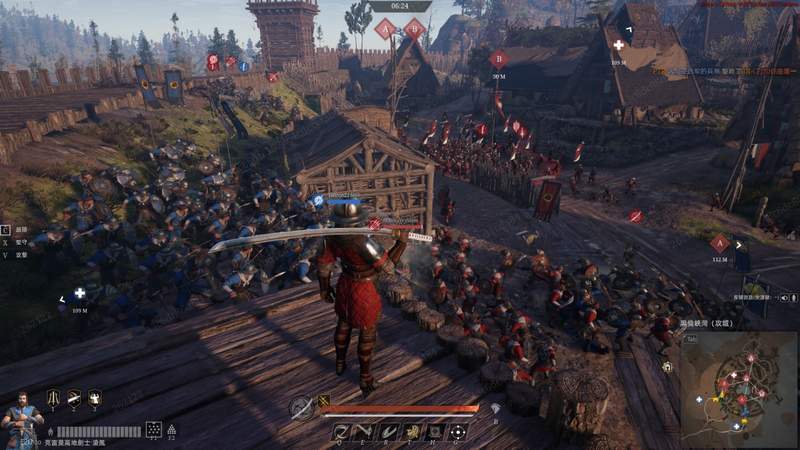Activate the first sword slash skill slot
Viewport: 800px width, 450px height.
coord(343,432)
